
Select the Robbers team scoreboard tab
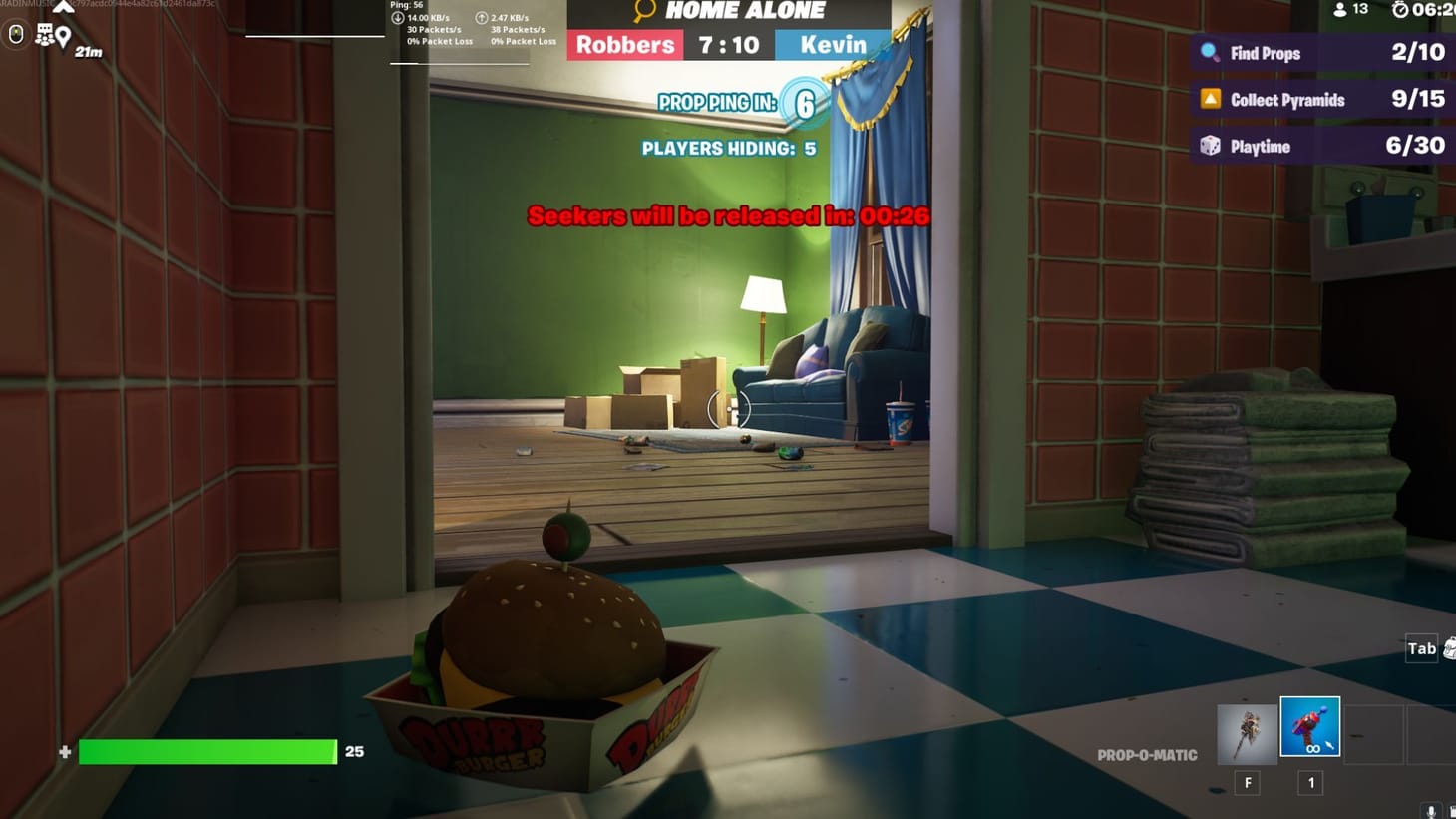click(x=624, y=45)
